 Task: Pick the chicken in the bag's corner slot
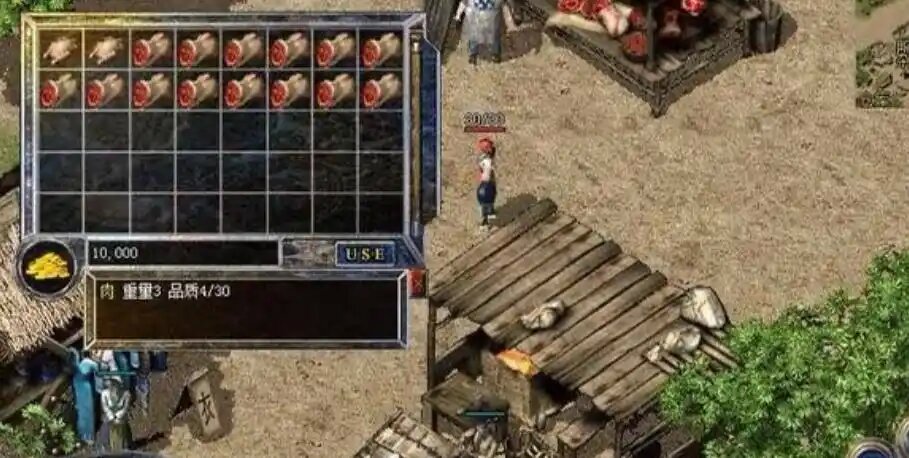pyautogui.click(x=60, y=49)
